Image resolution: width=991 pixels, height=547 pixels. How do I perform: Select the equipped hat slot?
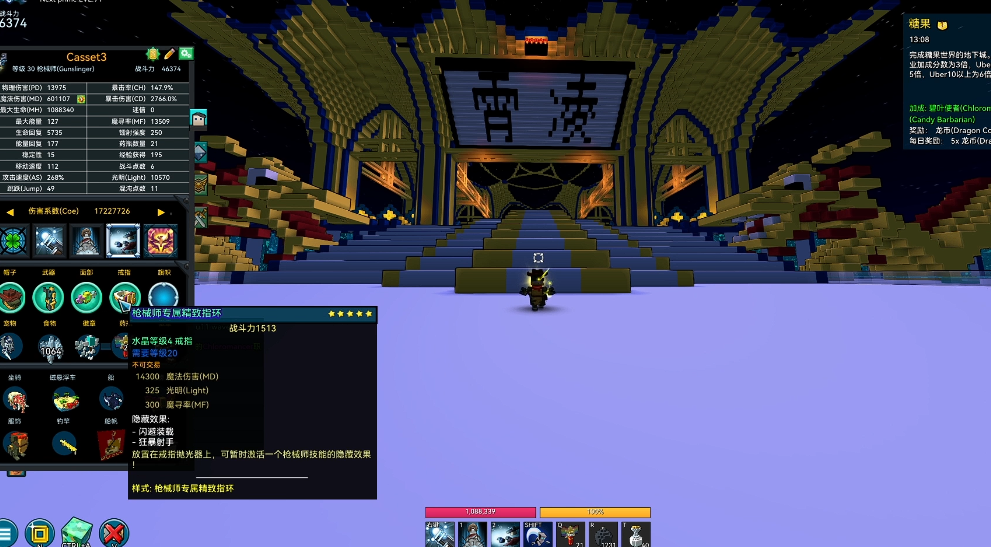[13, 296]
